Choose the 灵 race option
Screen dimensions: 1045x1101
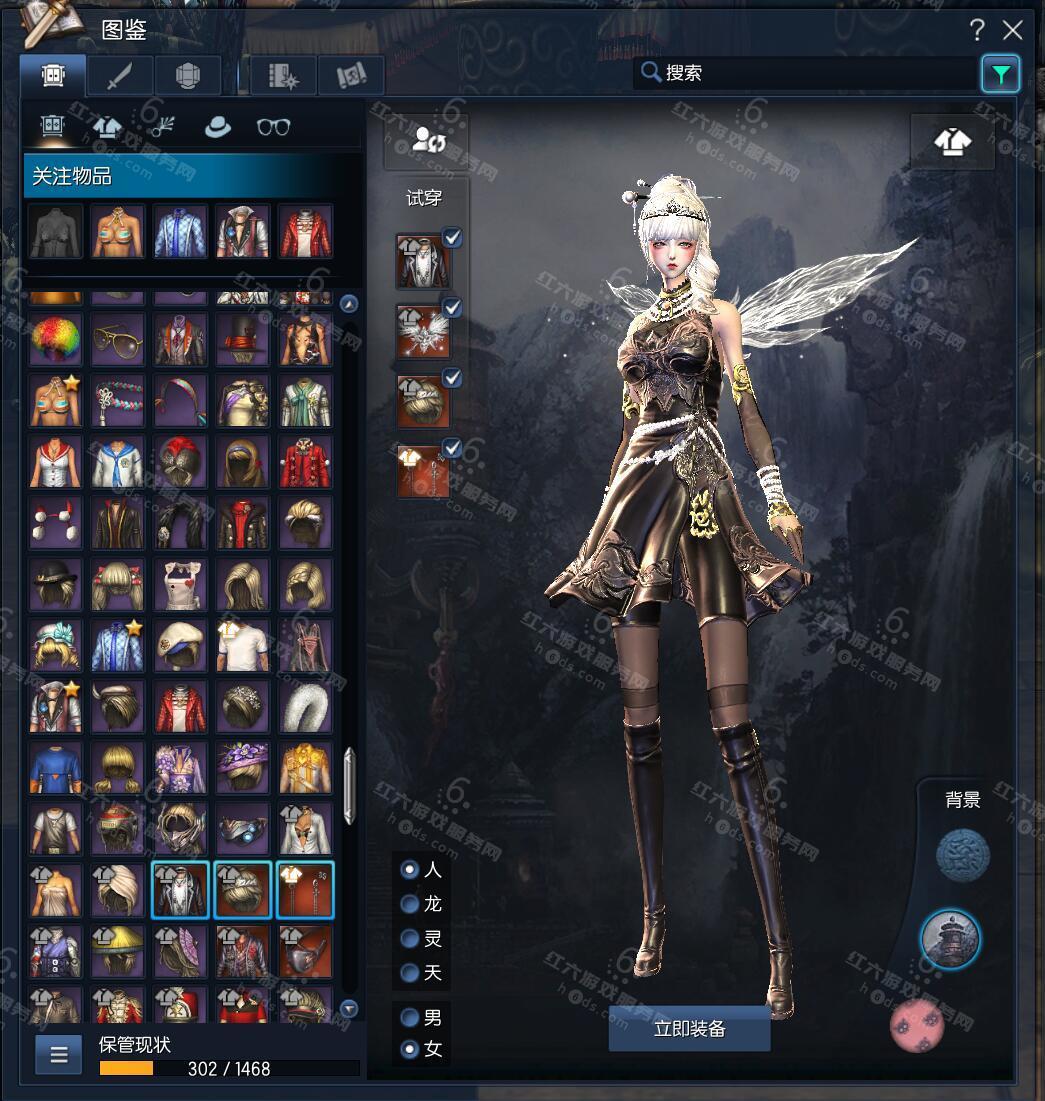[410, 938]
